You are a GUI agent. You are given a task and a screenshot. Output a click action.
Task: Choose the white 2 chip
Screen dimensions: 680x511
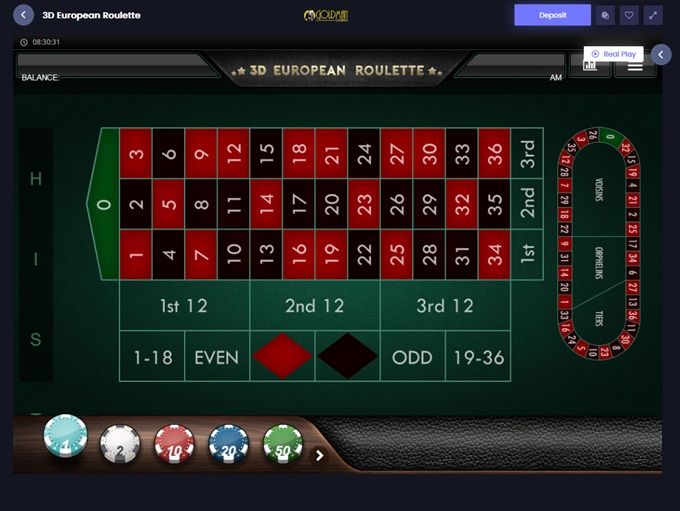tap(120, 444)
